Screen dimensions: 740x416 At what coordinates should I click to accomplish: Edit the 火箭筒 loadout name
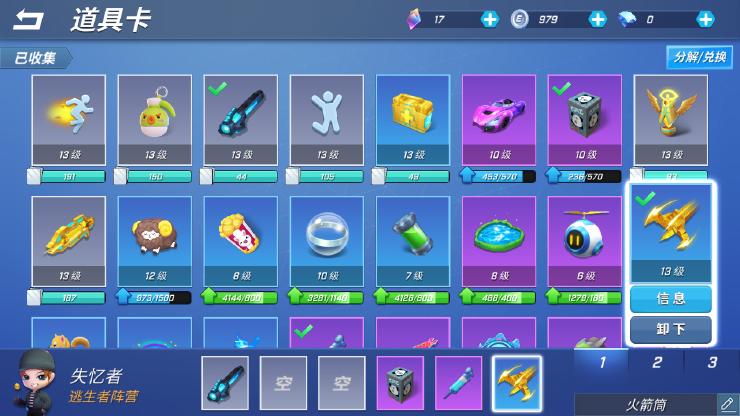pyautogui.click(x=727, y=404)
